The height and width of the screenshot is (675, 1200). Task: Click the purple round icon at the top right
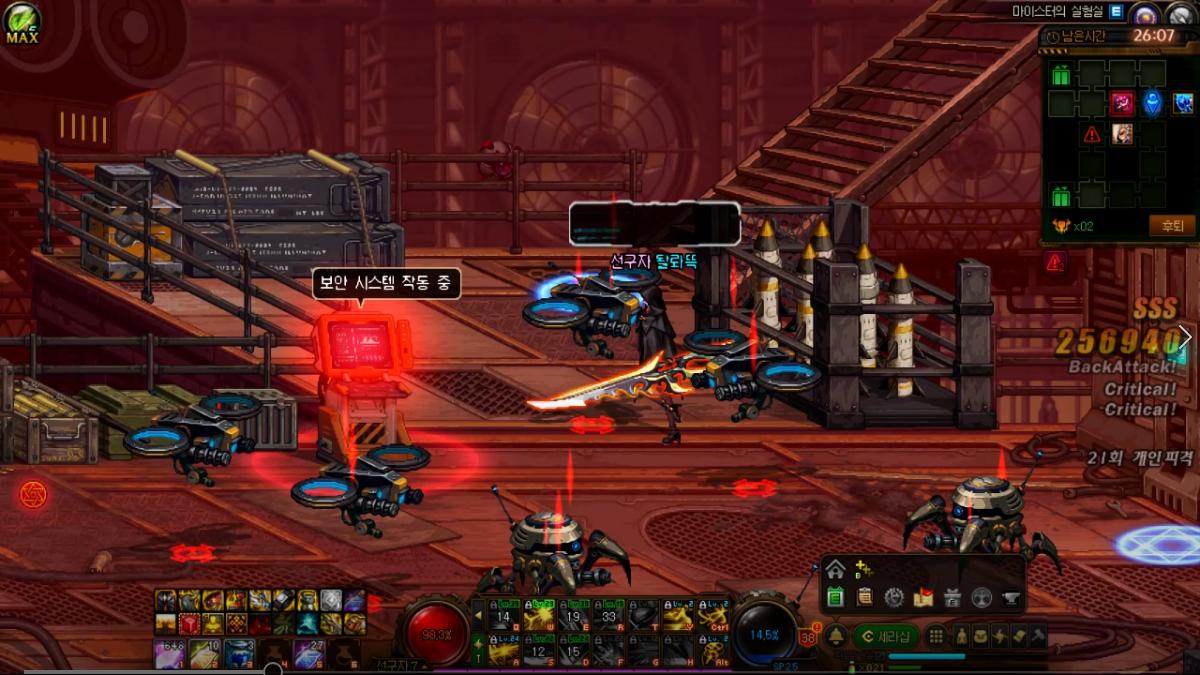[1146, 13]
